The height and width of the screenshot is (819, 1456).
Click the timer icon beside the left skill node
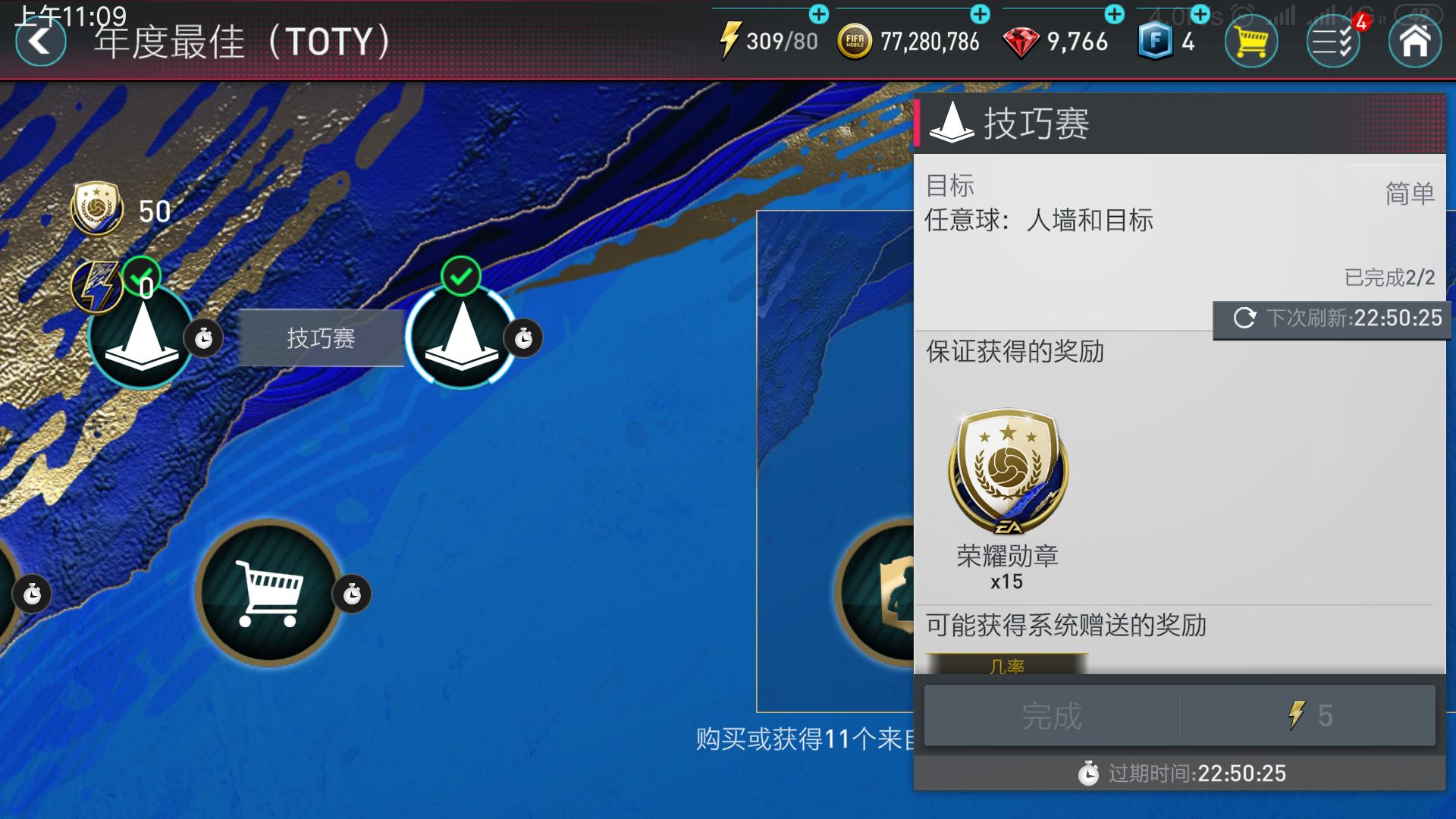coord(204,338)
